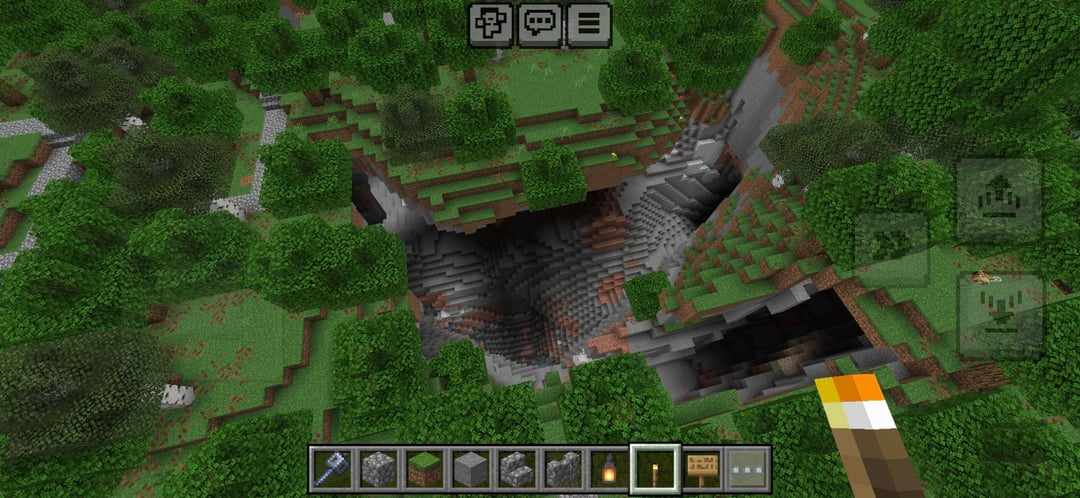Tap the fly up arrow button

click(999, 201)
